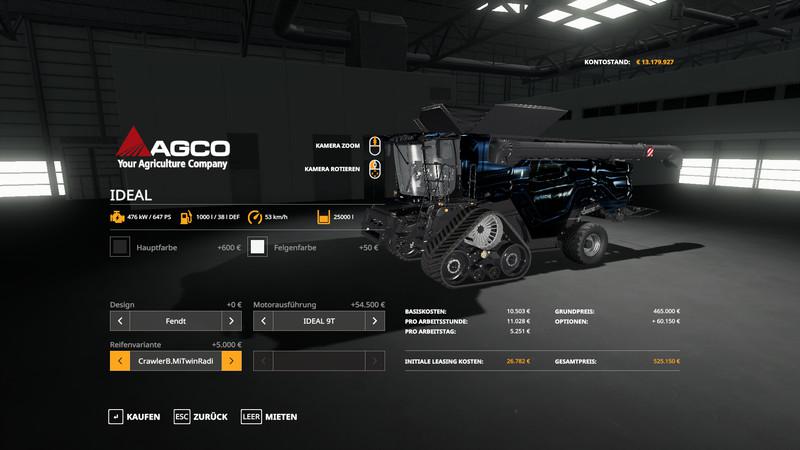800x450 pixels.
Task: Buy the combine with Kaufen
Action: 134,416
